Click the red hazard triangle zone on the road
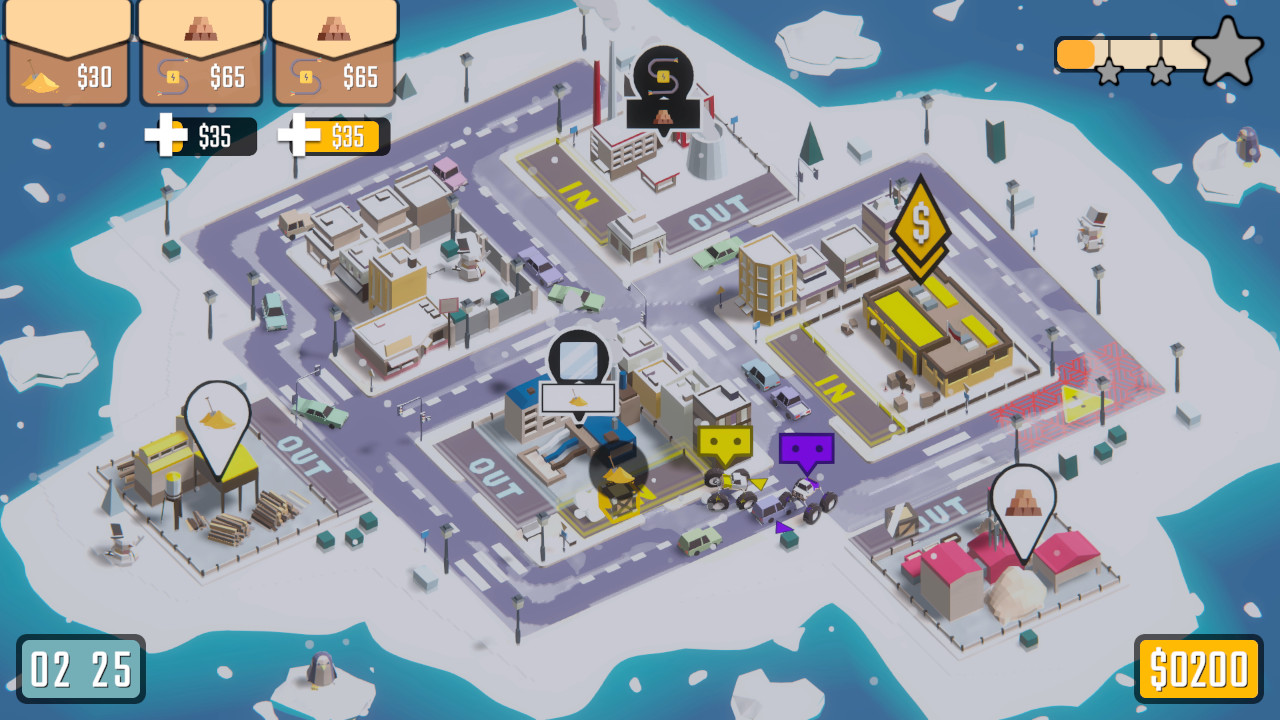Viewport: 1280px width, 720px height. pyautogui.click(x=1082, y=400)
